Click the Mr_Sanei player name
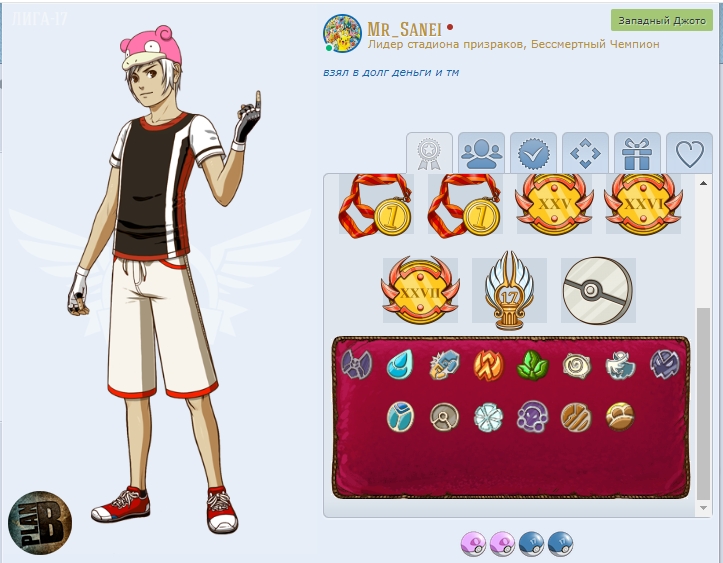Screen dimensions: 723x563 (x=405, y=27)
